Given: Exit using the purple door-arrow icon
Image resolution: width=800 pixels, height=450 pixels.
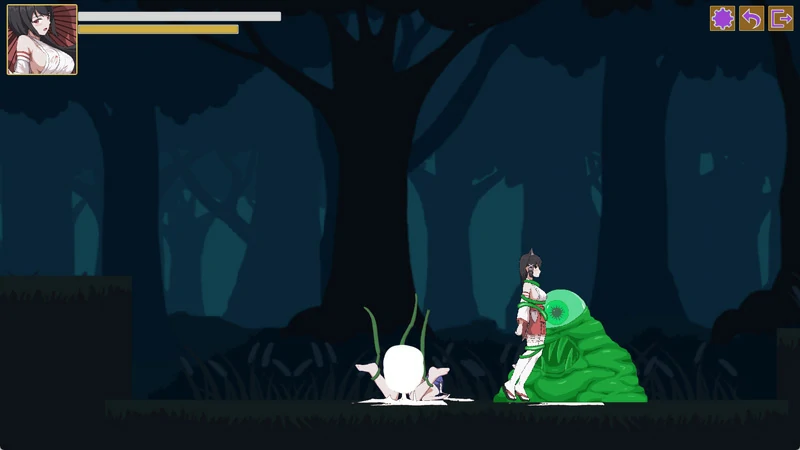Looking at the screenshot, I should coord(780,18).
